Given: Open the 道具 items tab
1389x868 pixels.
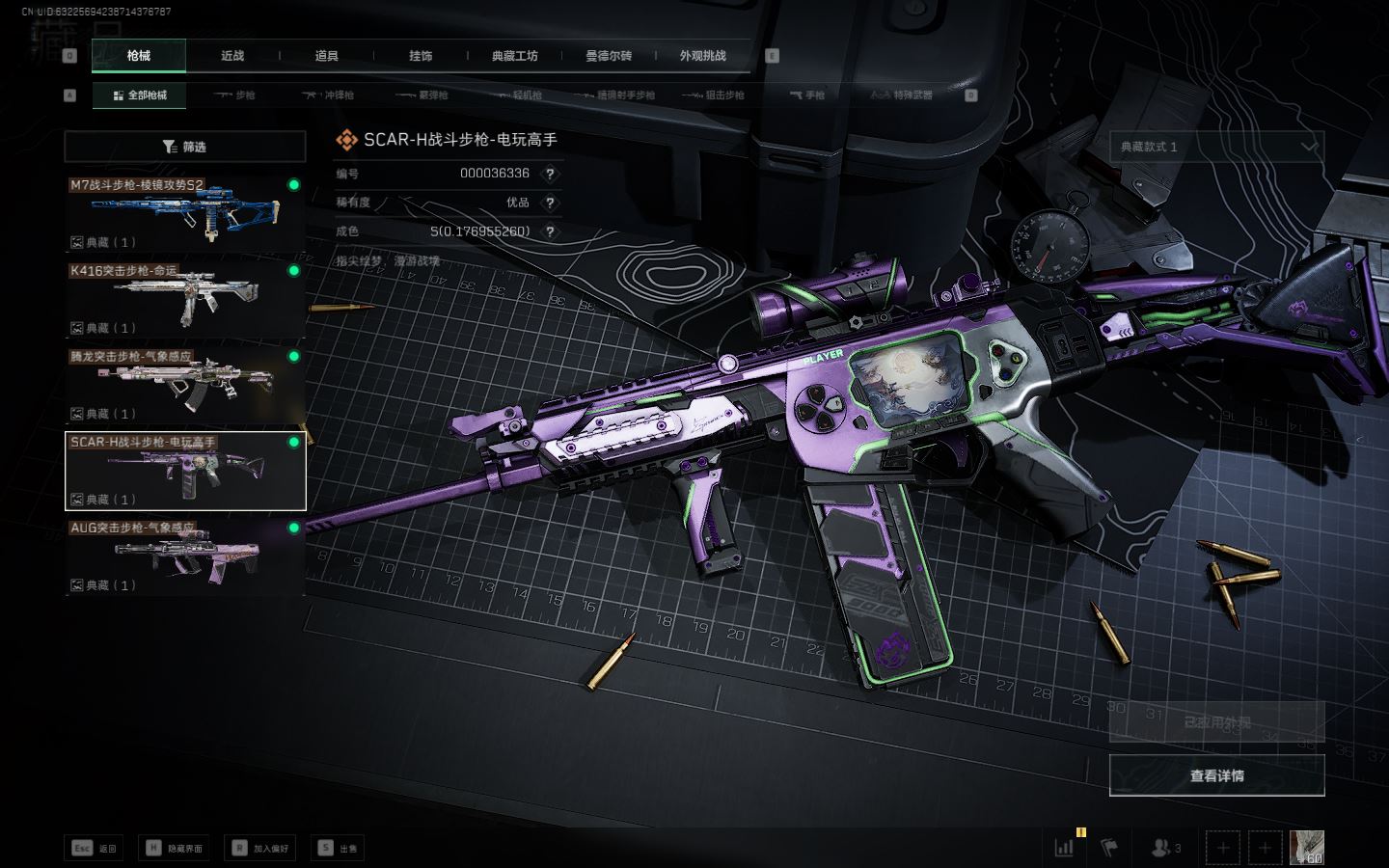Looking at the screenshot, I should 327,56.
